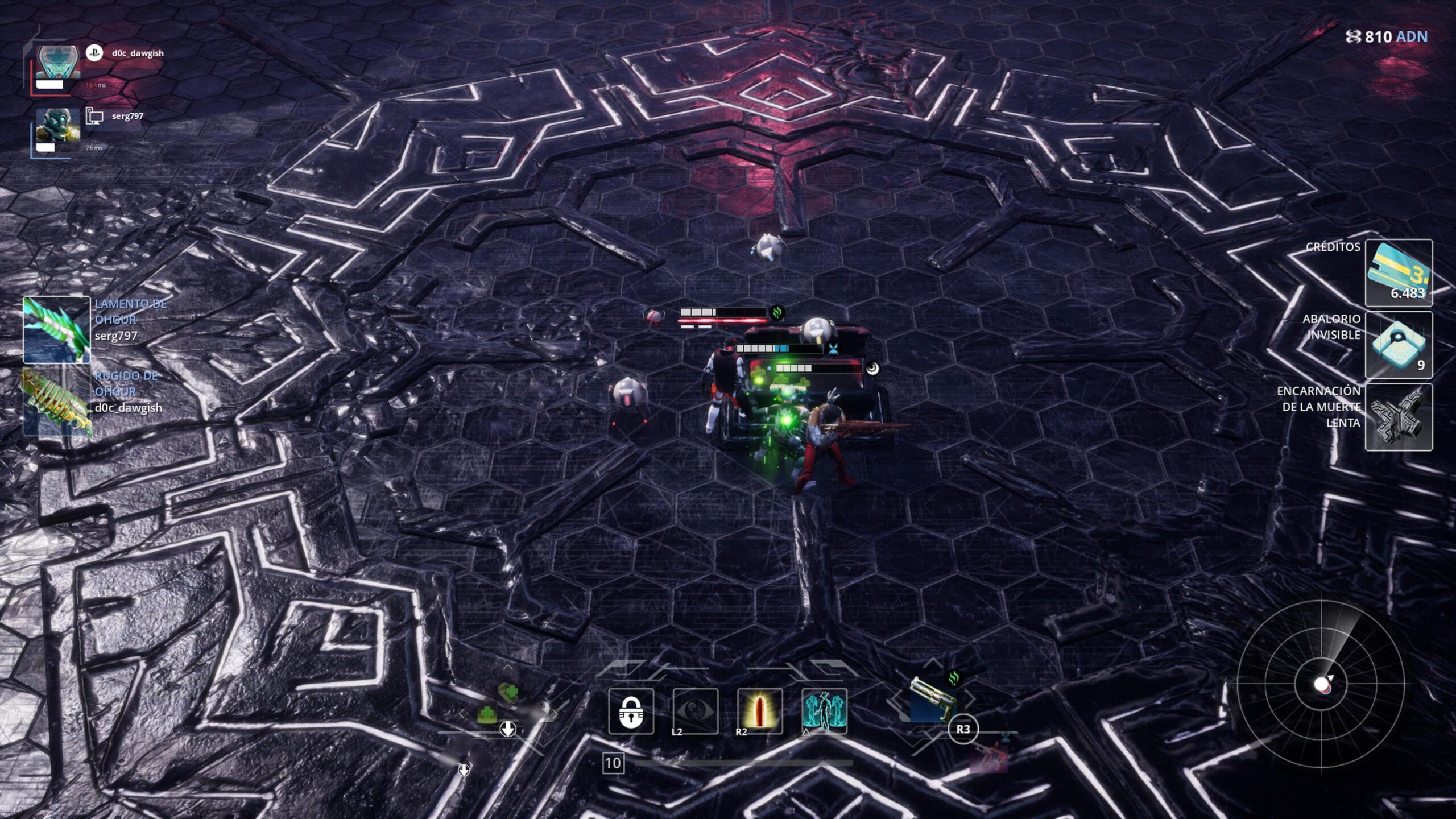Screen dimensions: 1456x819
Task: Inspect the Rugido de Ohgur weapon drop
Action: click(x=56, y=402)
